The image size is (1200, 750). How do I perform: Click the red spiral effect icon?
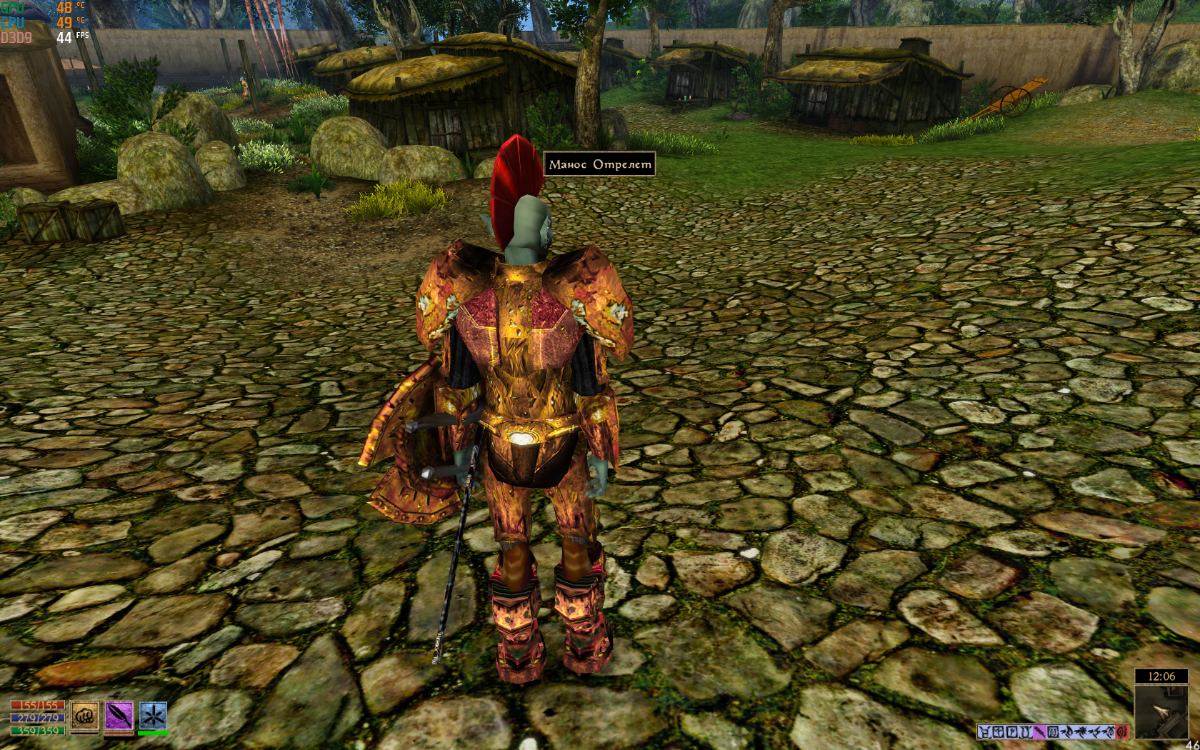1122,732
